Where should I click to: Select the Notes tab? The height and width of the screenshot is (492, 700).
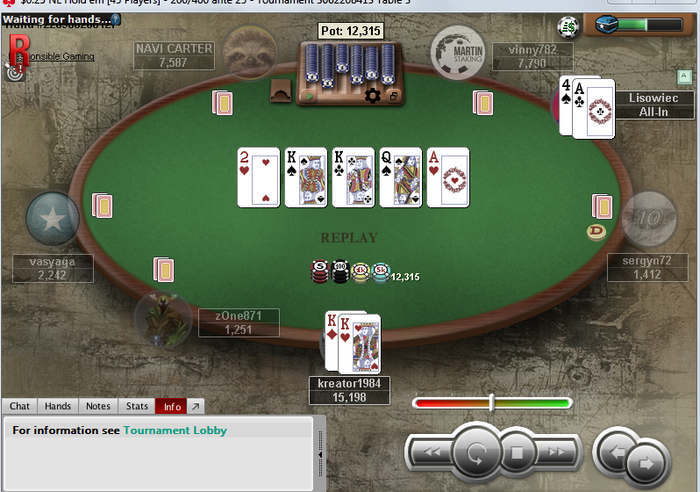[x=98, y=406]
